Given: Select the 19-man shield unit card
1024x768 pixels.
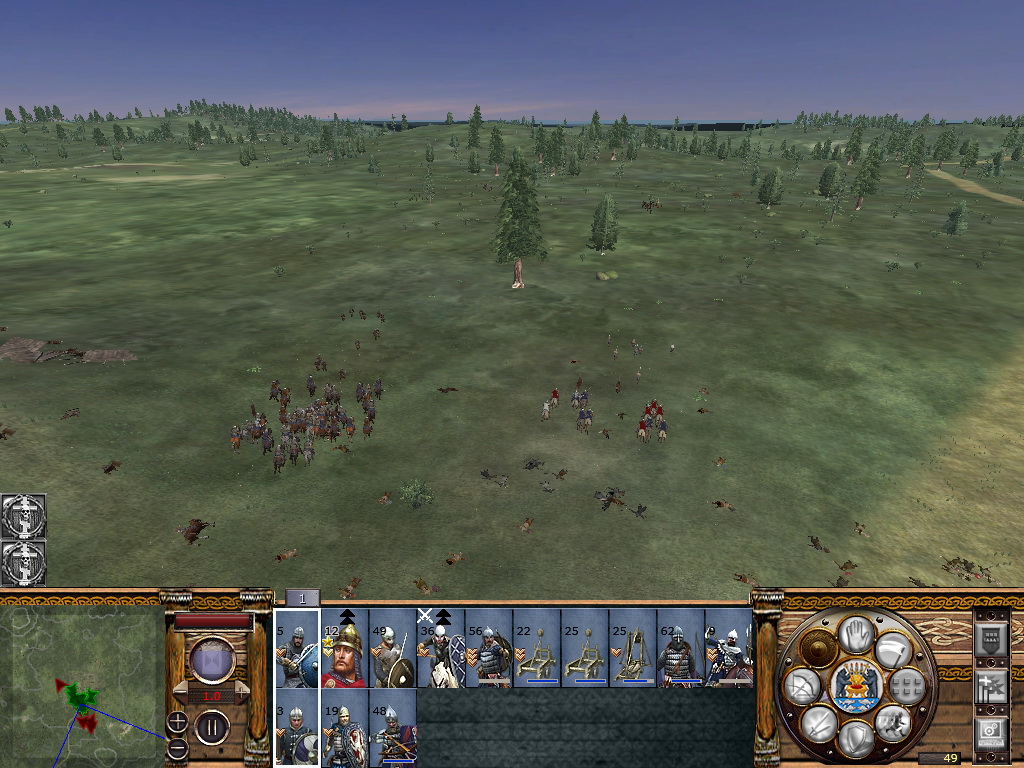Looking at the screenshot, I should point(345,728).
